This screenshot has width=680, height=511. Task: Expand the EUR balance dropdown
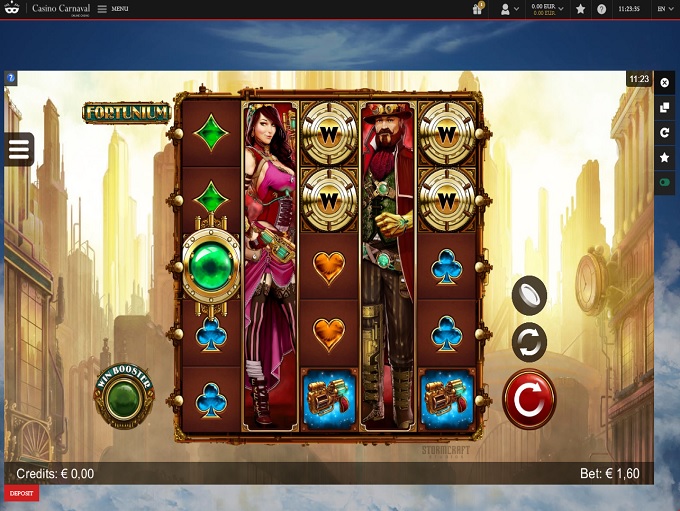pos(546,8)
